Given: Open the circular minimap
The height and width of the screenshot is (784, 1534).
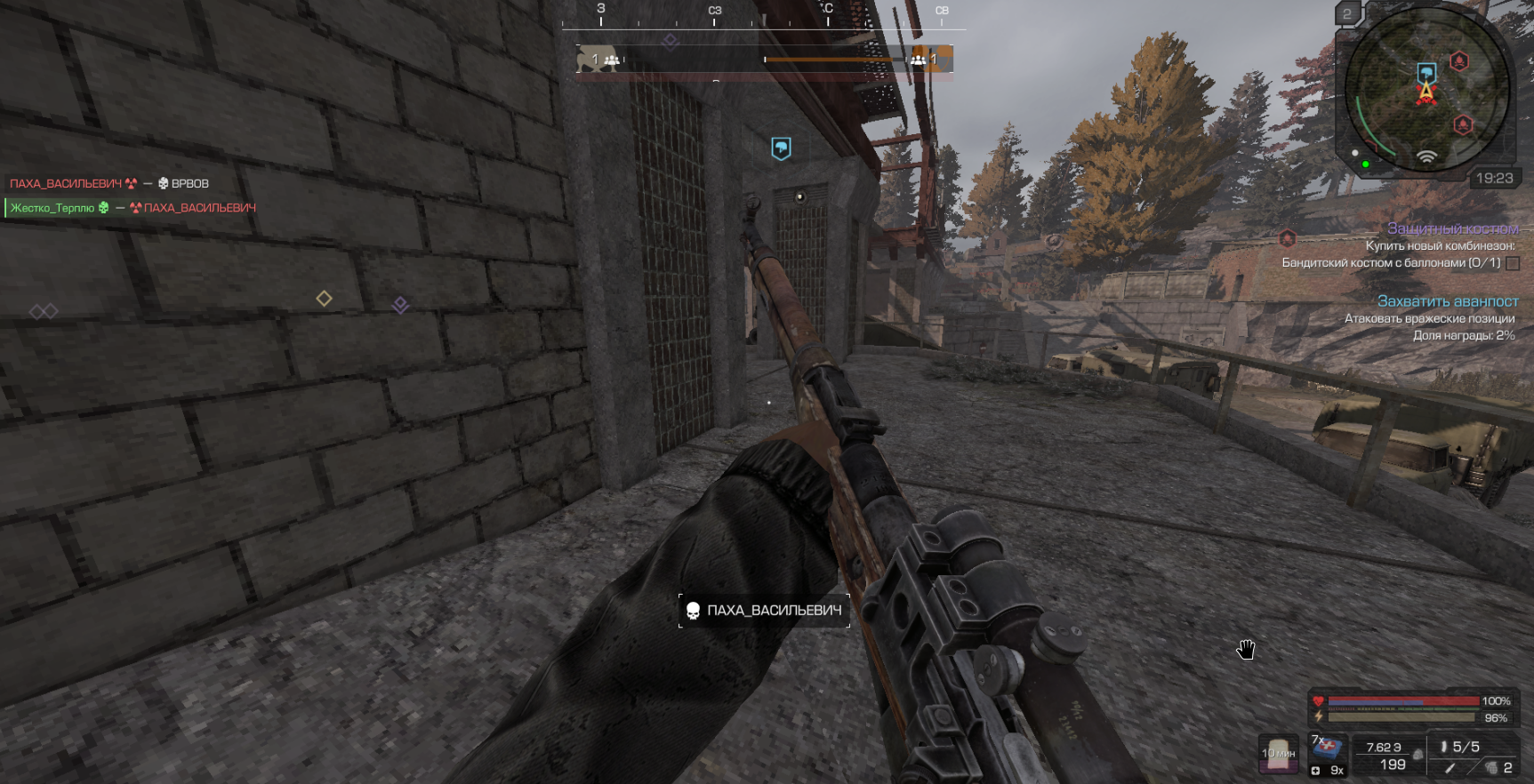Looking at the screenshot, I should coord(1426,89).
